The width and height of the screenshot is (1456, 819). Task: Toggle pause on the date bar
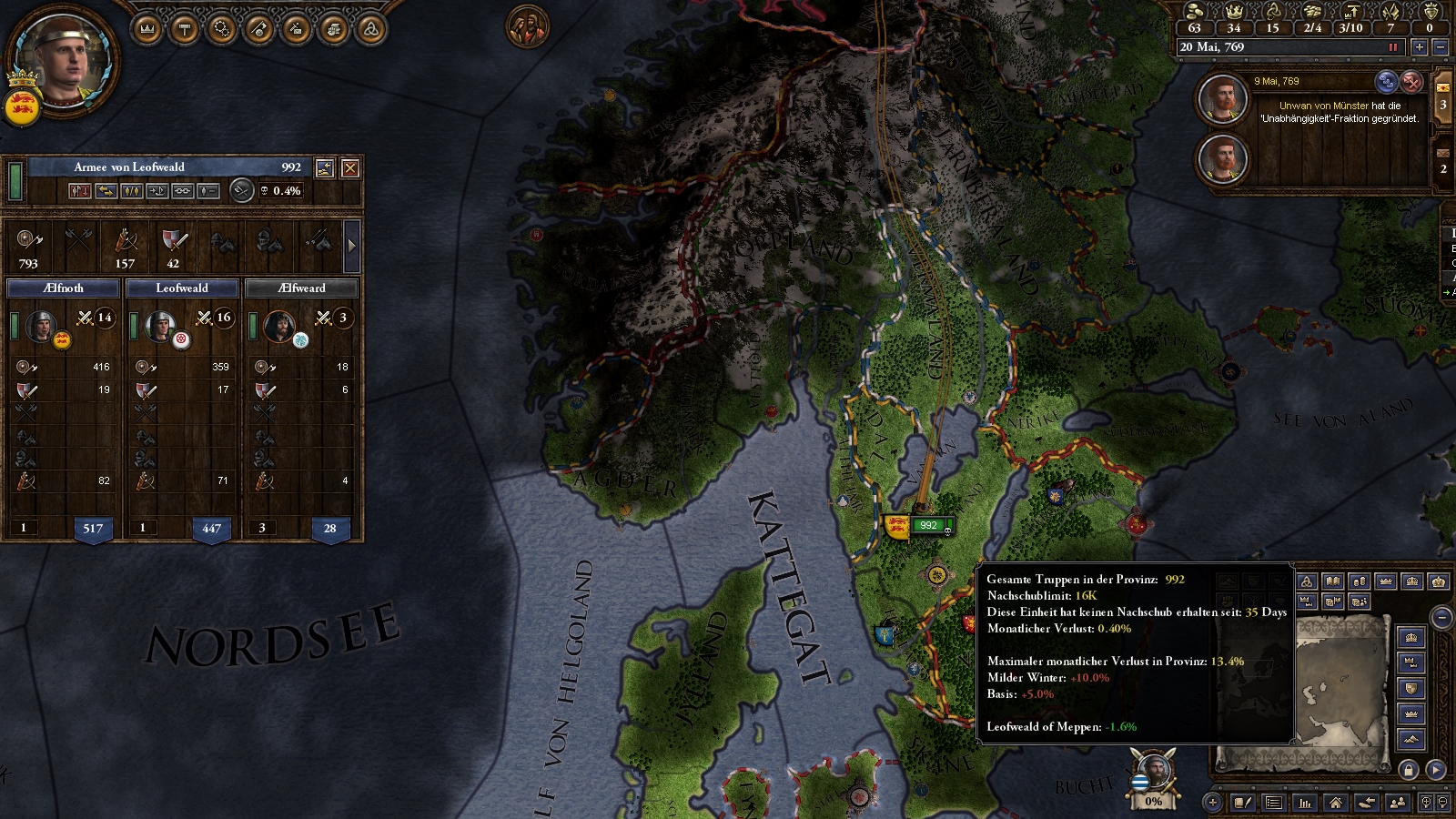1392,47
